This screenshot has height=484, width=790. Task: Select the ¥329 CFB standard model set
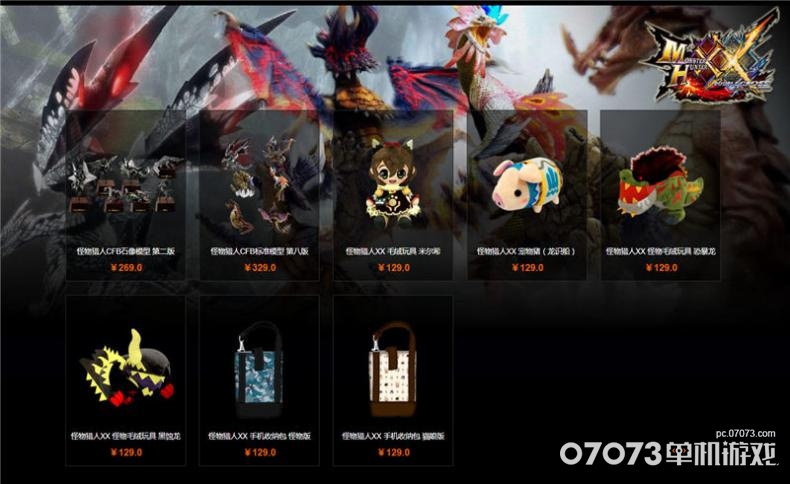259,185
